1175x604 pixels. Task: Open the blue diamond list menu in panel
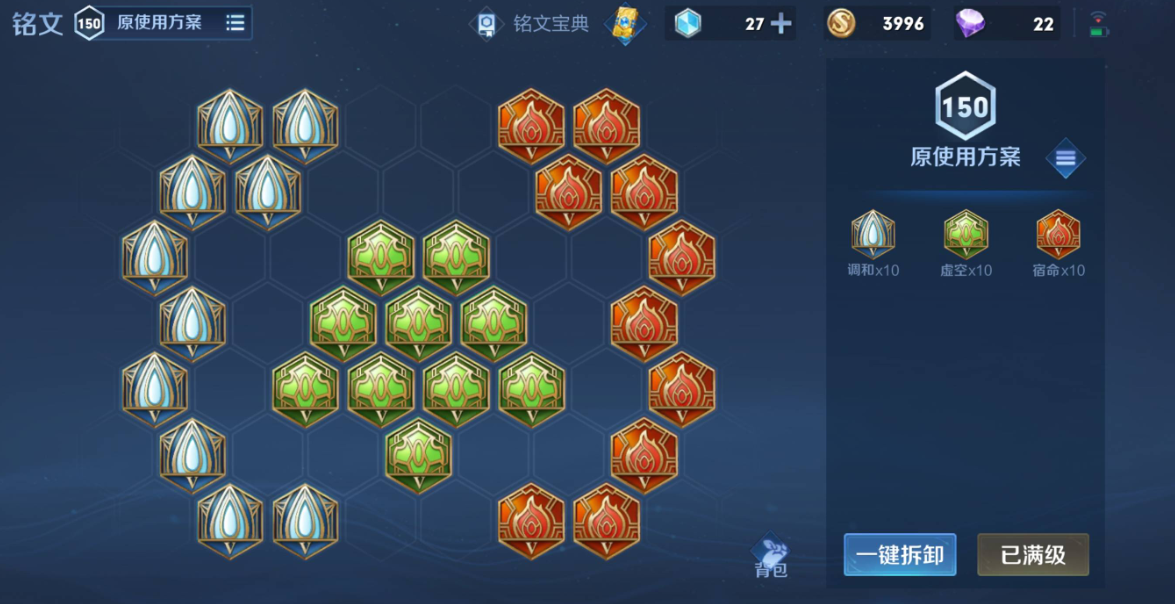coord(1065,158)
